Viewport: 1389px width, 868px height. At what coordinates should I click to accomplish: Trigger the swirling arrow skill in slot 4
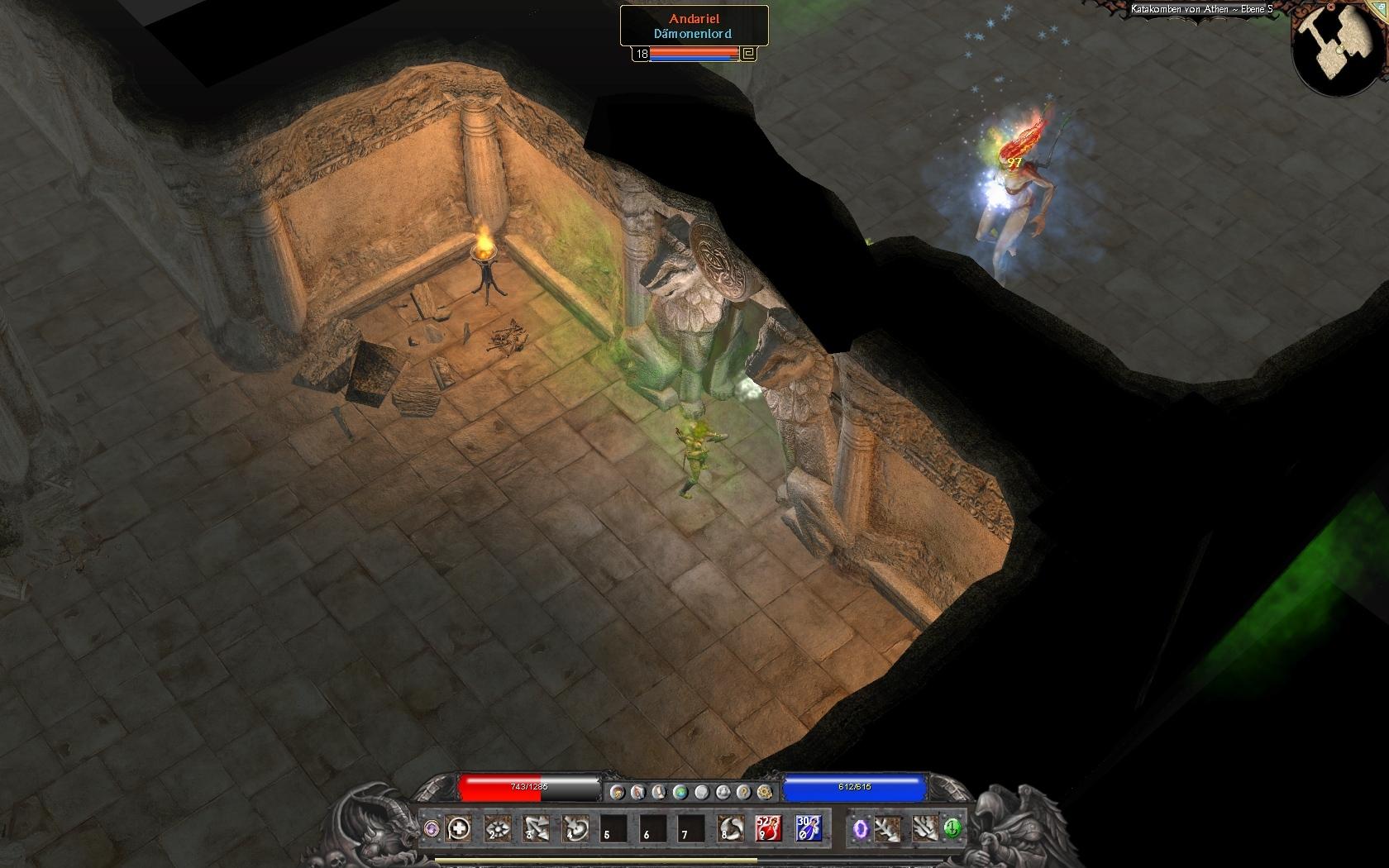tap(575, 827)
